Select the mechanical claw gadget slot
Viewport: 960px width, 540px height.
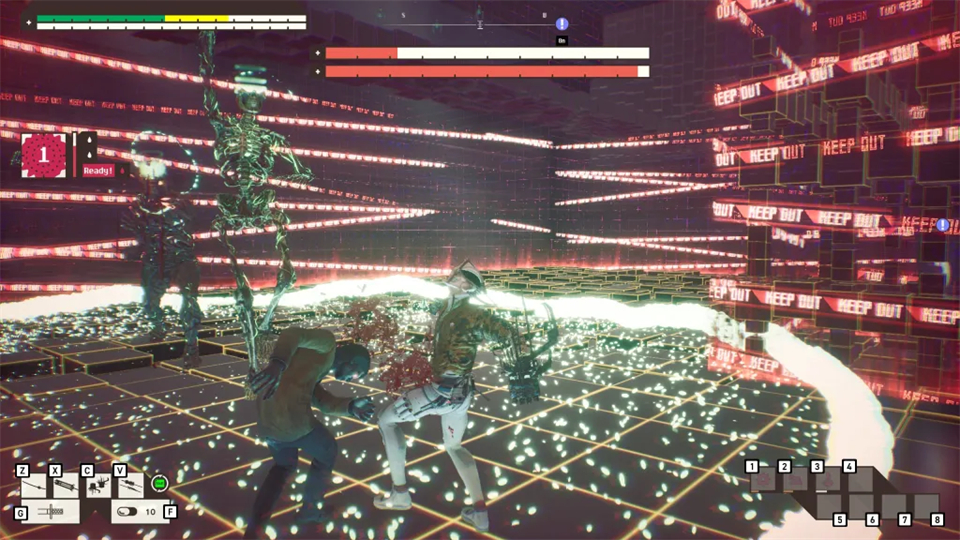(97, 487)
